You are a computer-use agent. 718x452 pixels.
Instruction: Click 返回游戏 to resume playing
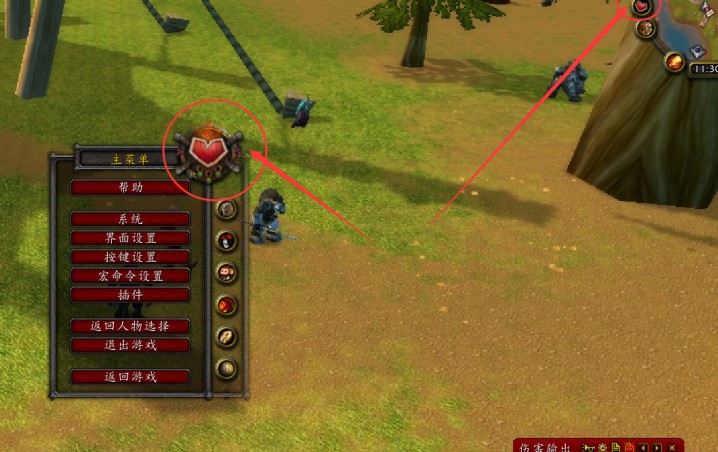click(x=130, y=377)
